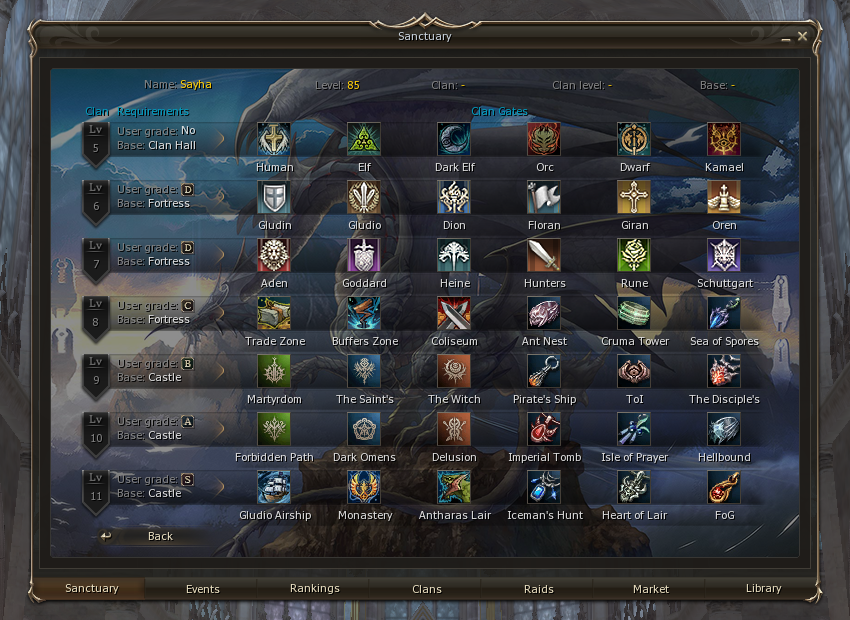This screenshot has width=850, height=620.
Task: Choose the Human clan gate icon
Action: pos(274,139)
